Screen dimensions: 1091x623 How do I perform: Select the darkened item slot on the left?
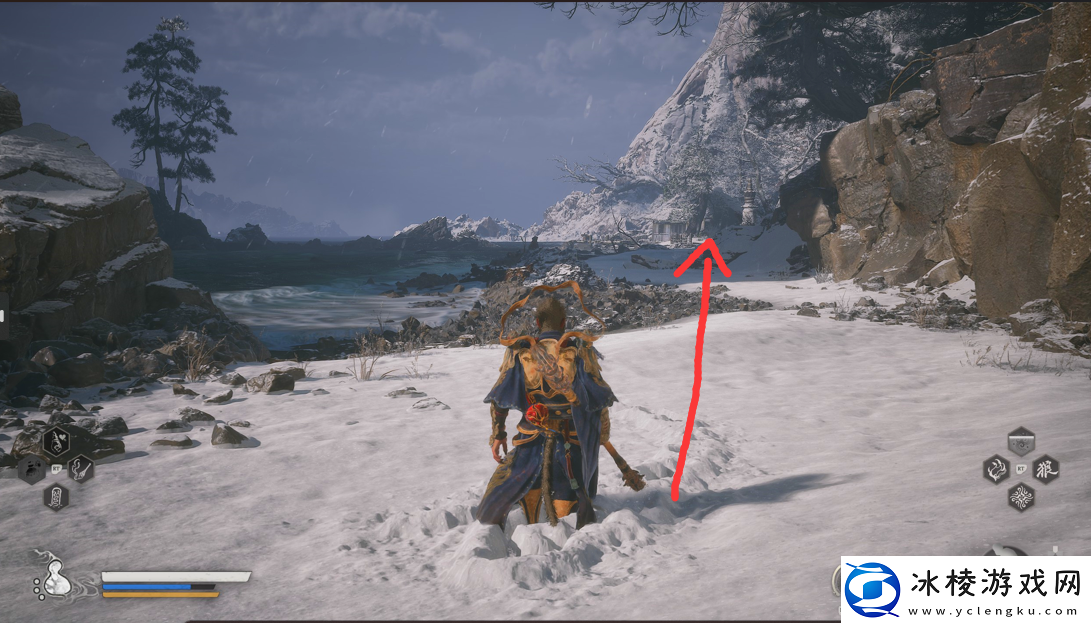point(30,467)
